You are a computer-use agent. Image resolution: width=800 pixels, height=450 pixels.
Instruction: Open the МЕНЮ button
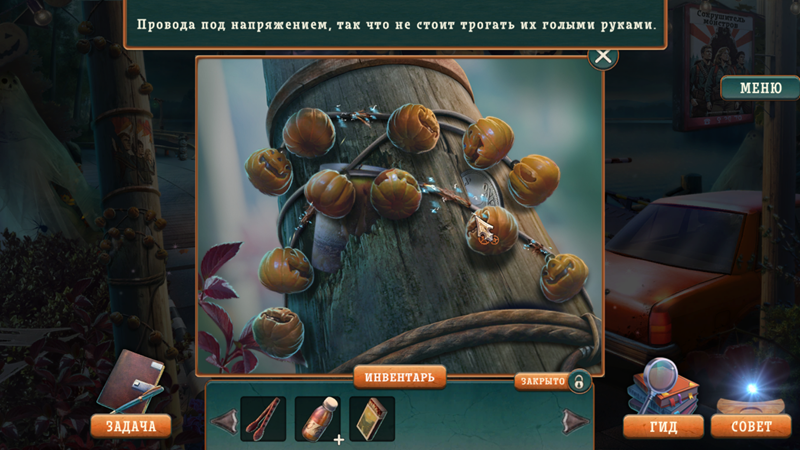coord(760,88)
